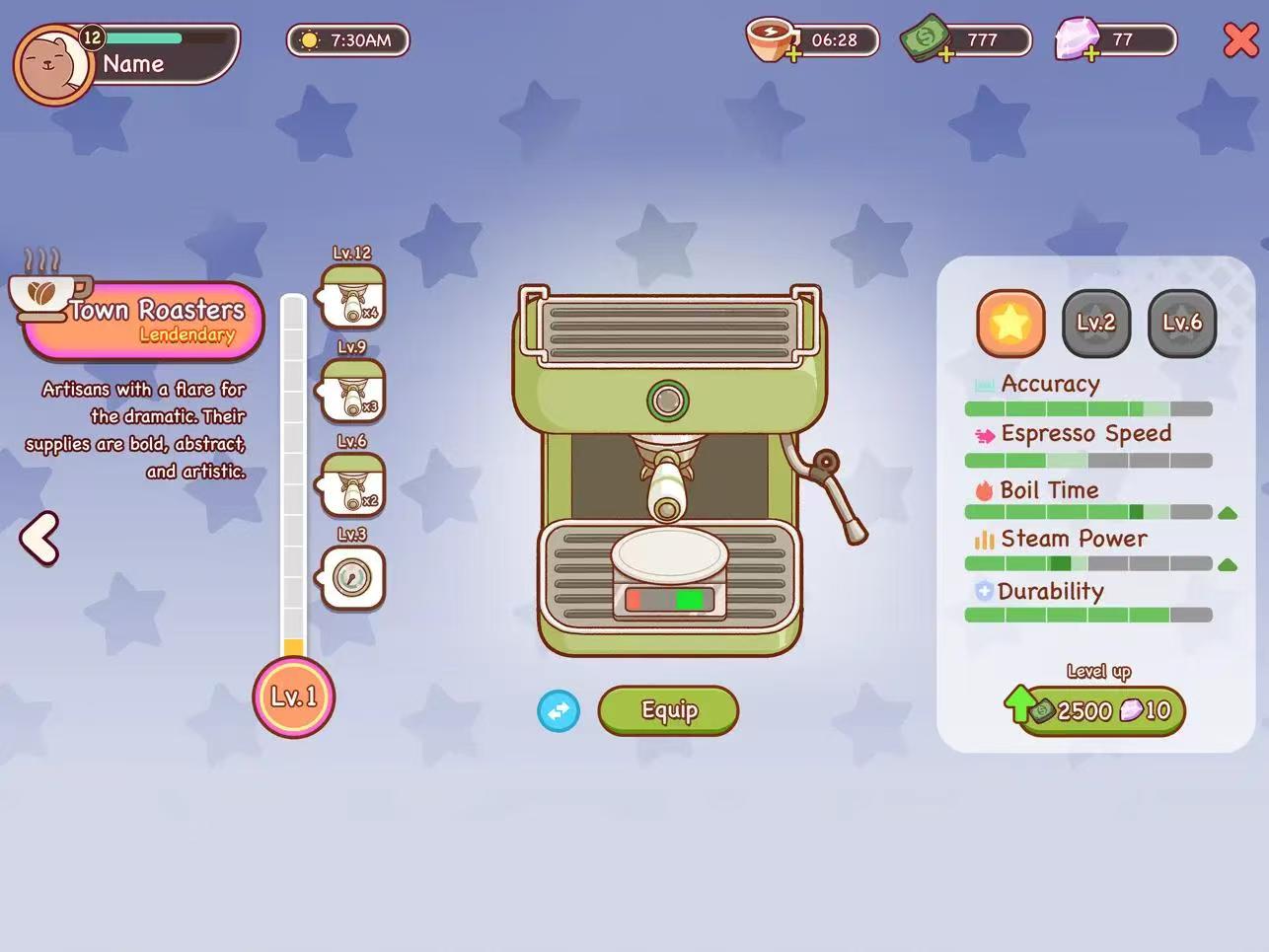
Task: View the Lv.3 pressure gauge reward
Action: click(352, 577)
